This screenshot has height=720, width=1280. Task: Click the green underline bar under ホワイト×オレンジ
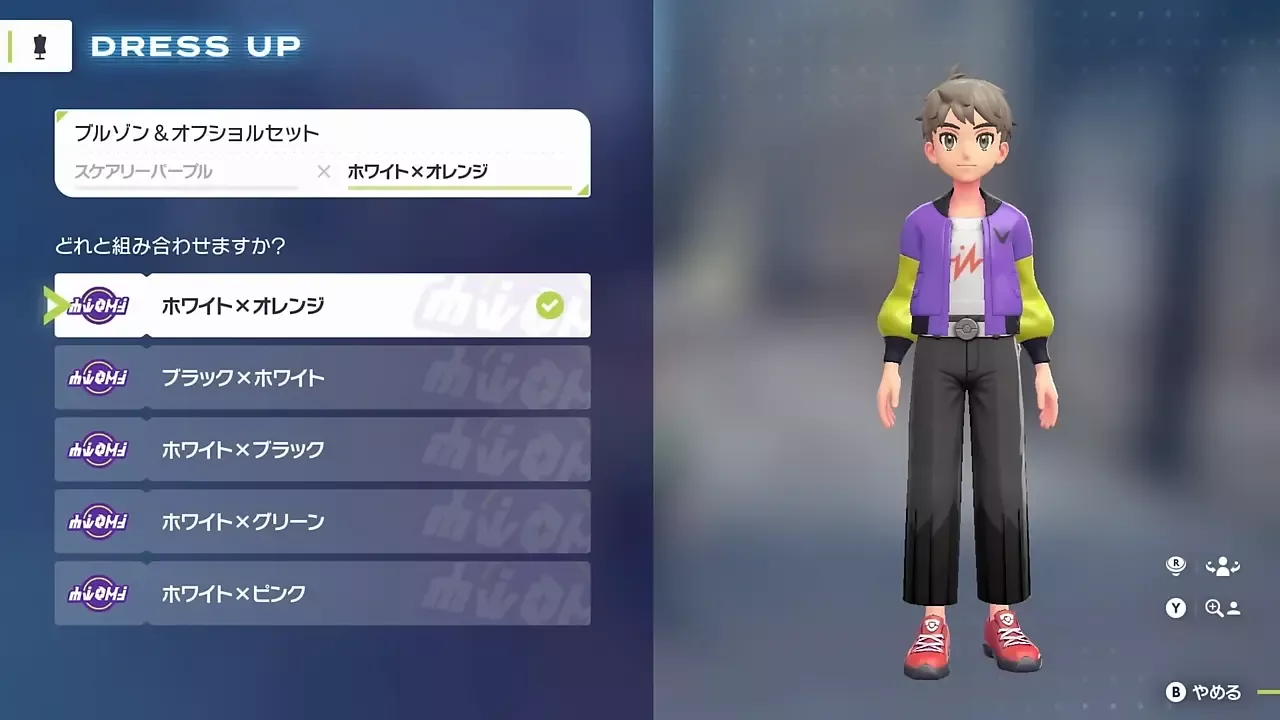click(460, 189)
